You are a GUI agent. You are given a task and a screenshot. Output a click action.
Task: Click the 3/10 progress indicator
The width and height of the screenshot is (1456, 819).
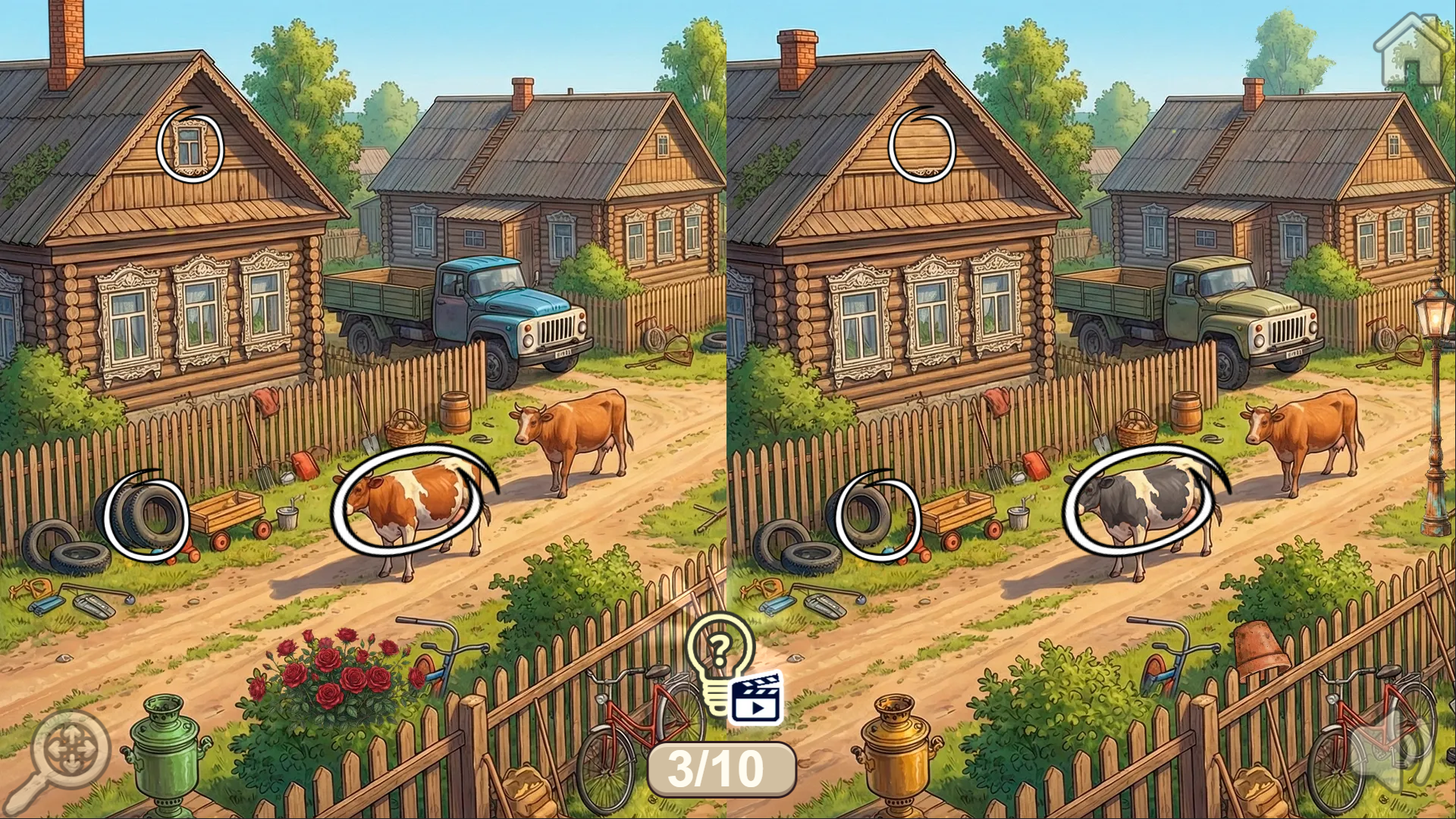[x=722, y=770]
